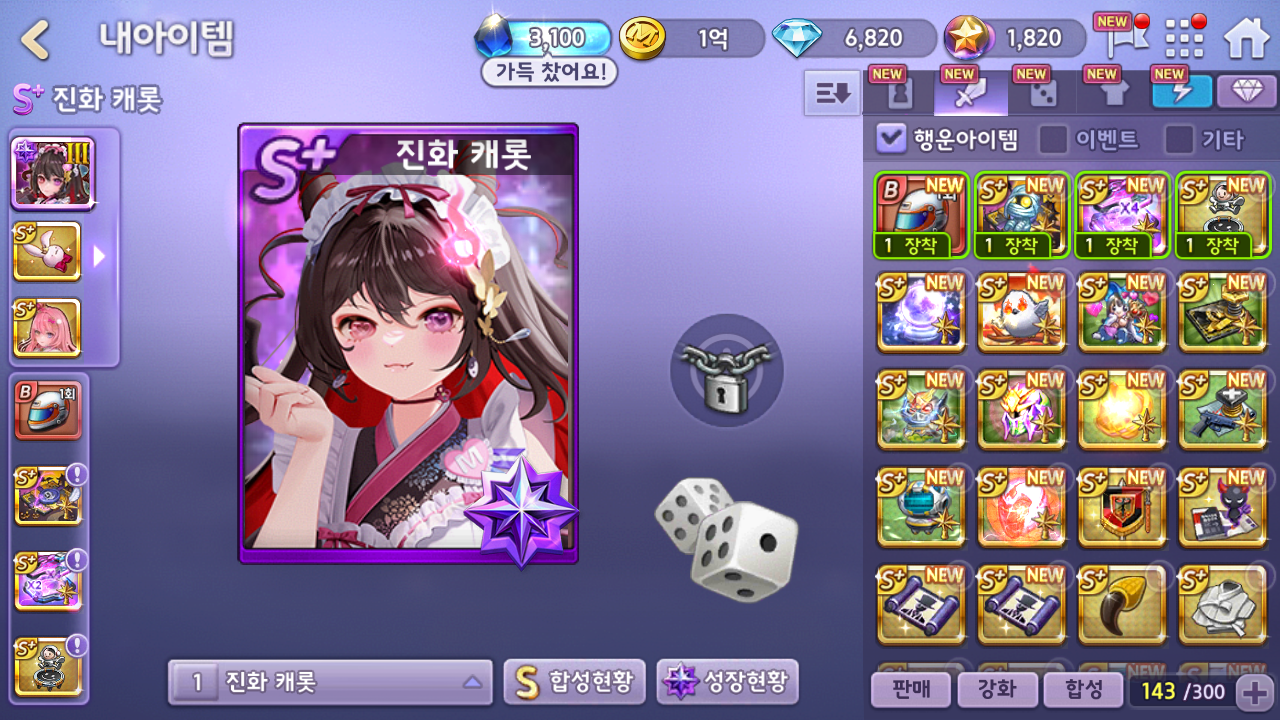Click the chained padlock icon
The height and width of the screenshot is (720, 1280).
coord(726,370)
